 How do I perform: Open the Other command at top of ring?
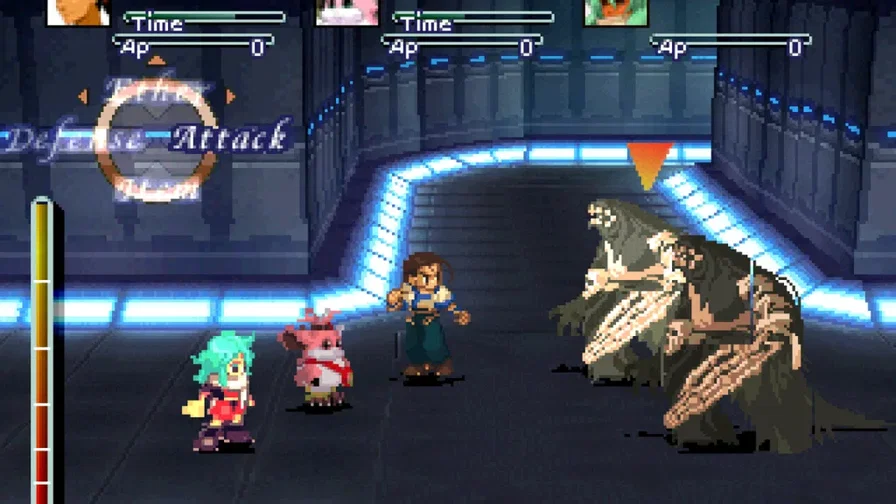[x=155, y=89]
